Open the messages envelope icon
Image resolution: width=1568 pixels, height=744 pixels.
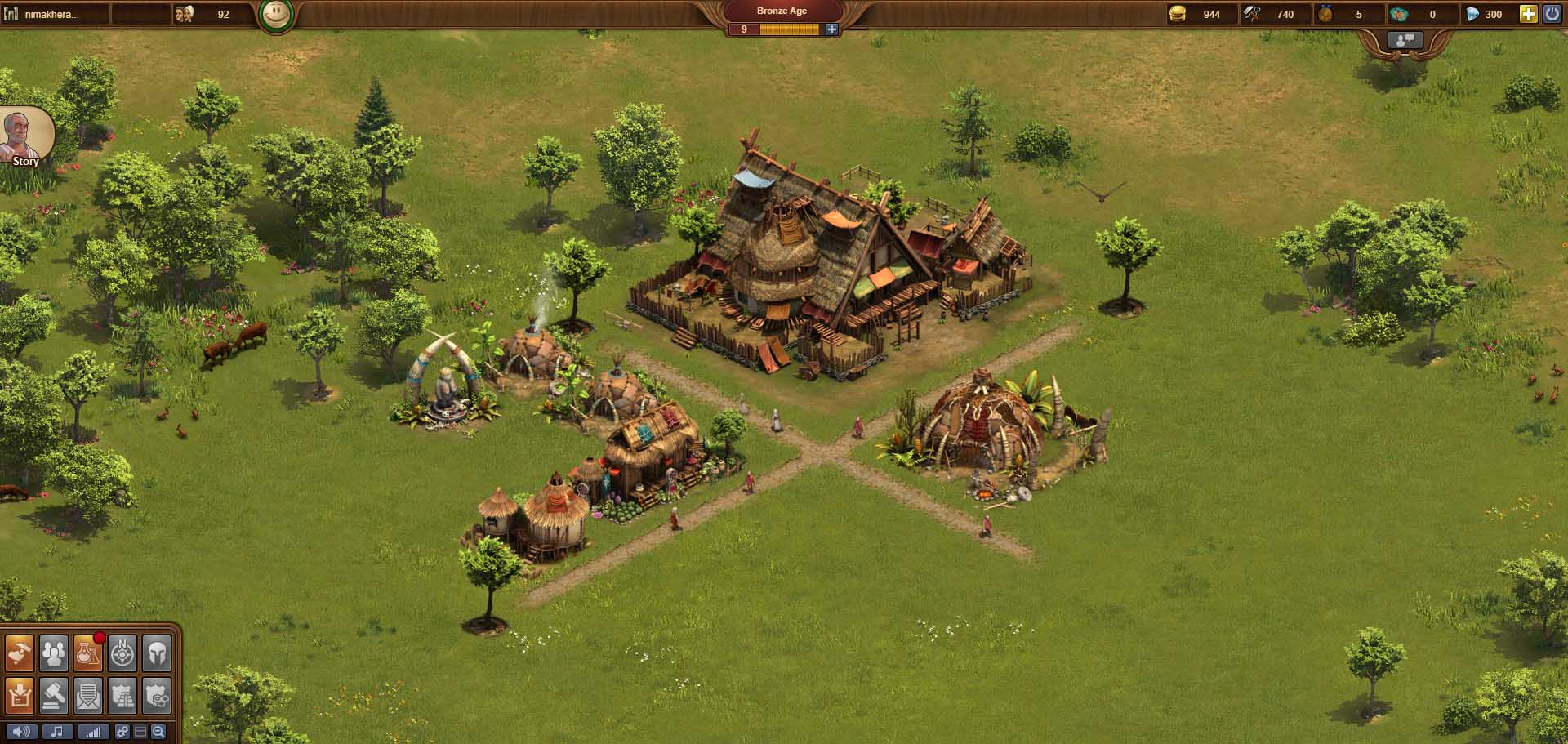[88, 694]
